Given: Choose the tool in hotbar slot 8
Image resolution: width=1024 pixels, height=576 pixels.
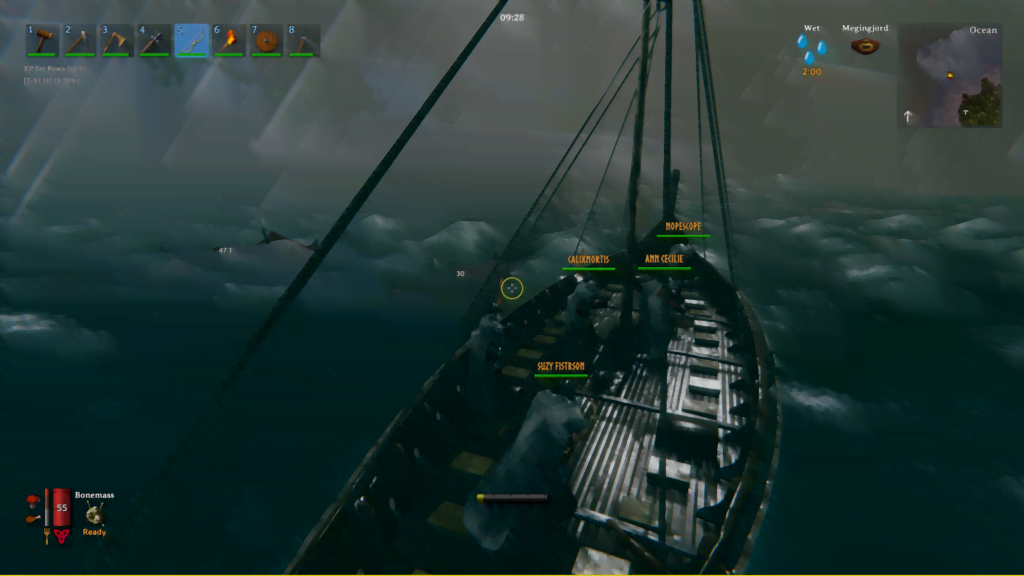Looking at the screenshot, I should tap(304, 41).
